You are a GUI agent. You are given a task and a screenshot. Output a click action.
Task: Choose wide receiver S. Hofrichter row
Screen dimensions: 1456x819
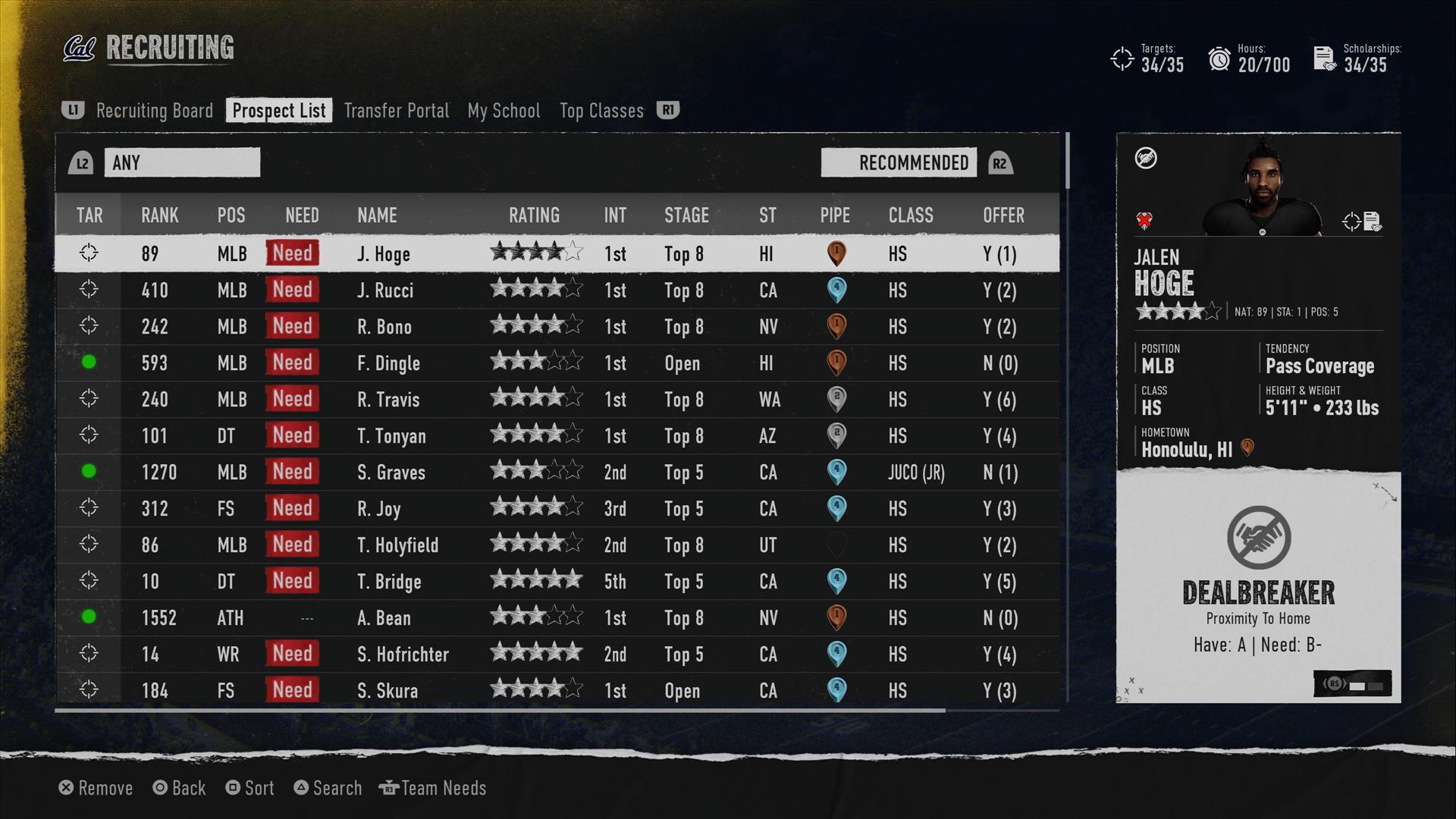[x=403, y=654]
